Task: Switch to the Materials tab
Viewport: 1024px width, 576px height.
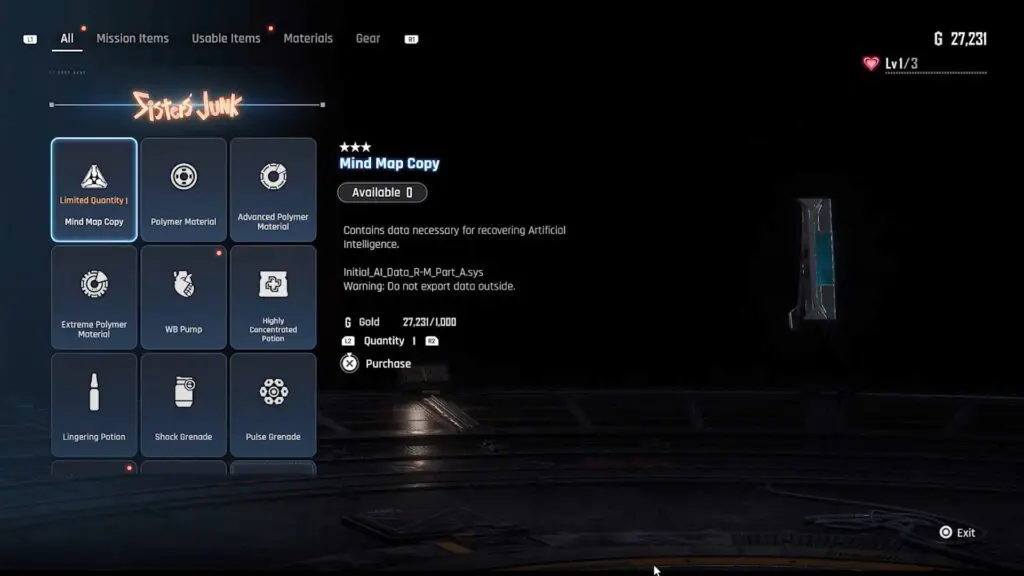Action: 308,39
